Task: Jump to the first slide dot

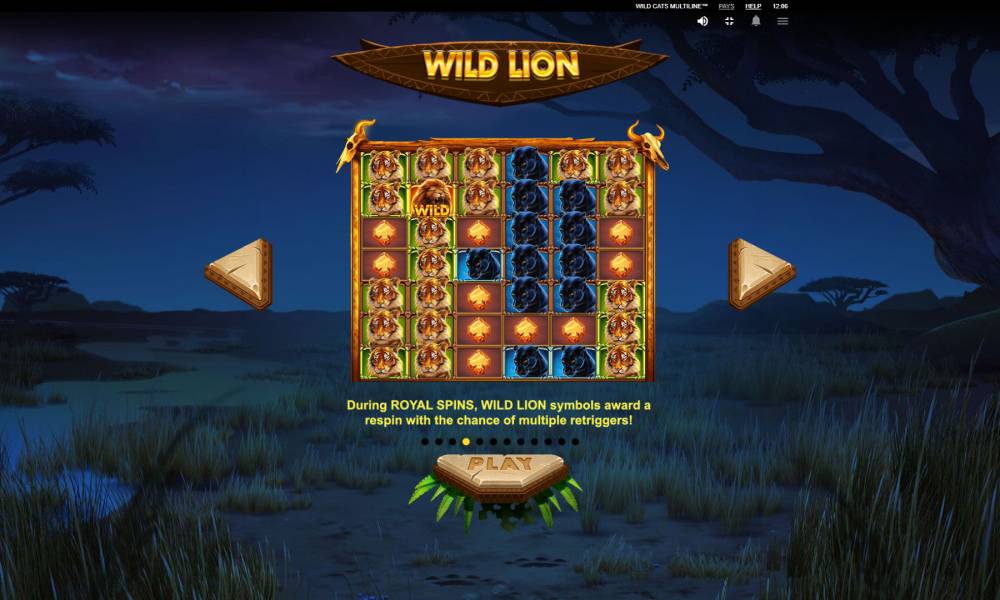Action: click(424, 441)
